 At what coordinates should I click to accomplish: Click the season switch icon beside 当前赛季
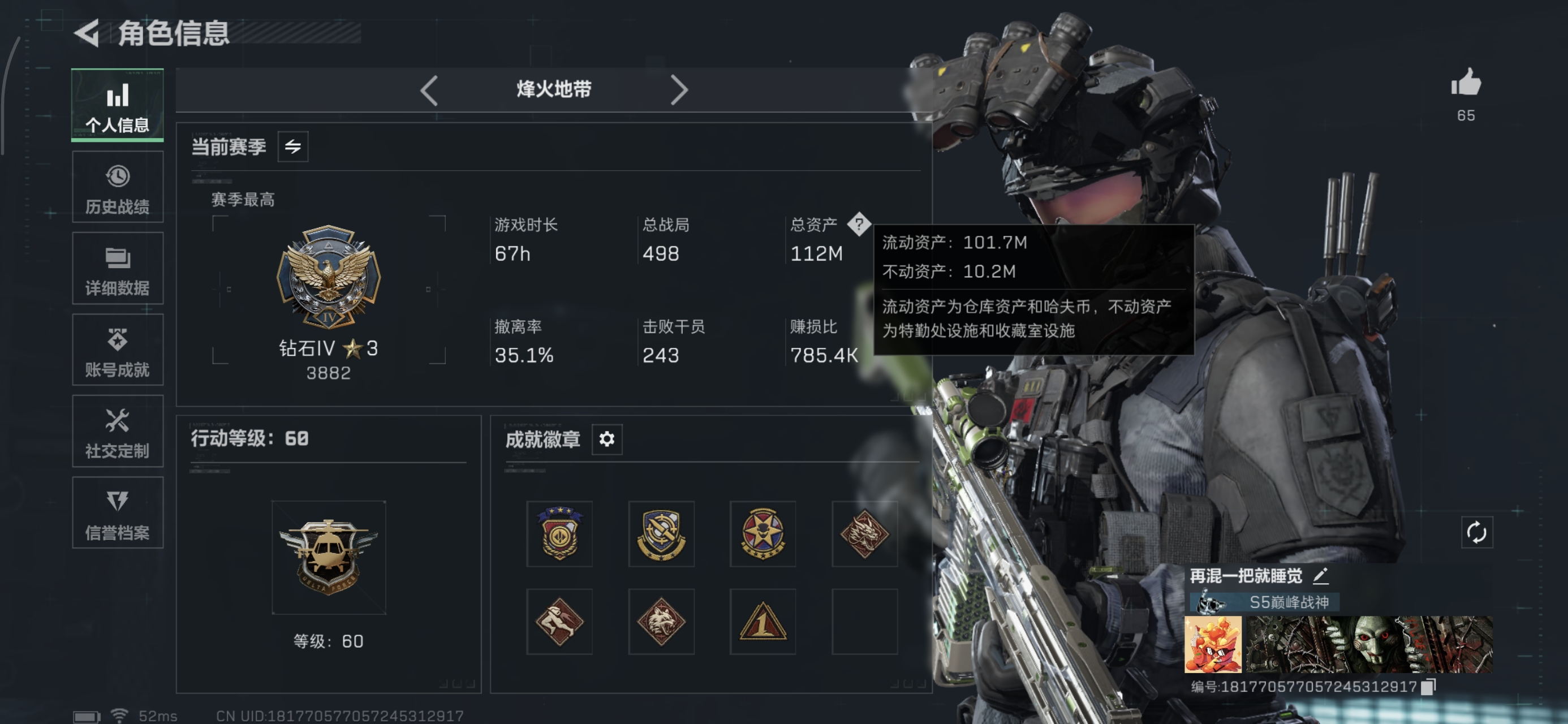pyautogui.click(x=293, y=146)
